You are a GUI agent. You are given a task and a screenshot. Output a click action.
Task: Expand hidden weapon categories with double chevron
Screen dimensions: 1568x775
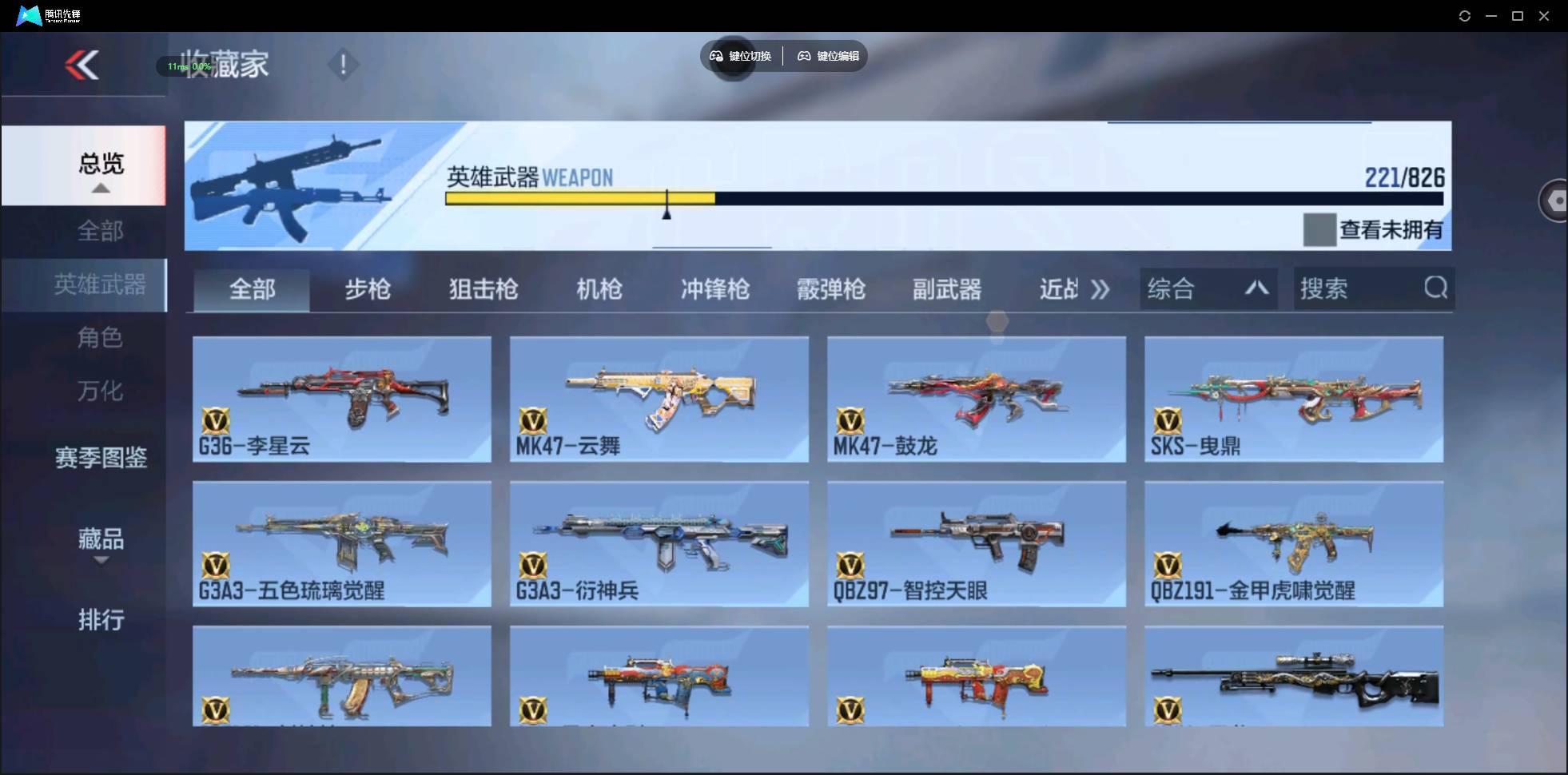click(1100, 289)
